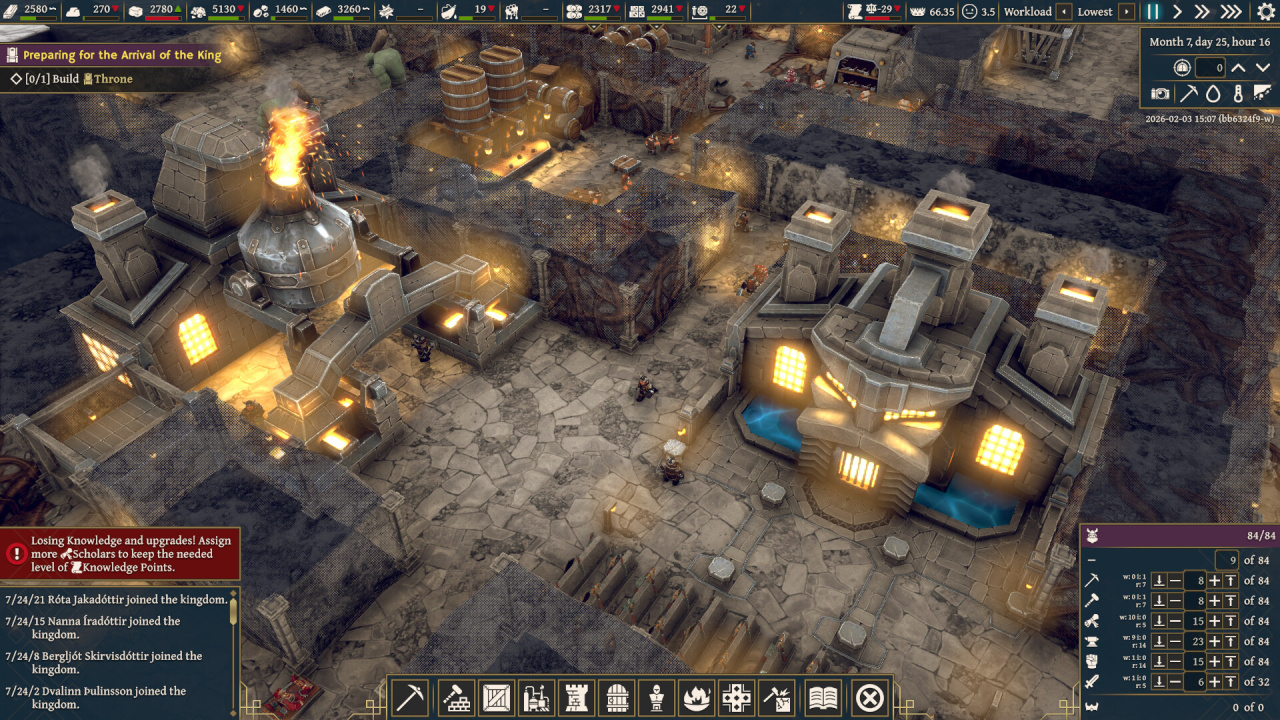Open settings via the gear icon
This screenshot has height=720, width=1280.
tap(1263, 12)
